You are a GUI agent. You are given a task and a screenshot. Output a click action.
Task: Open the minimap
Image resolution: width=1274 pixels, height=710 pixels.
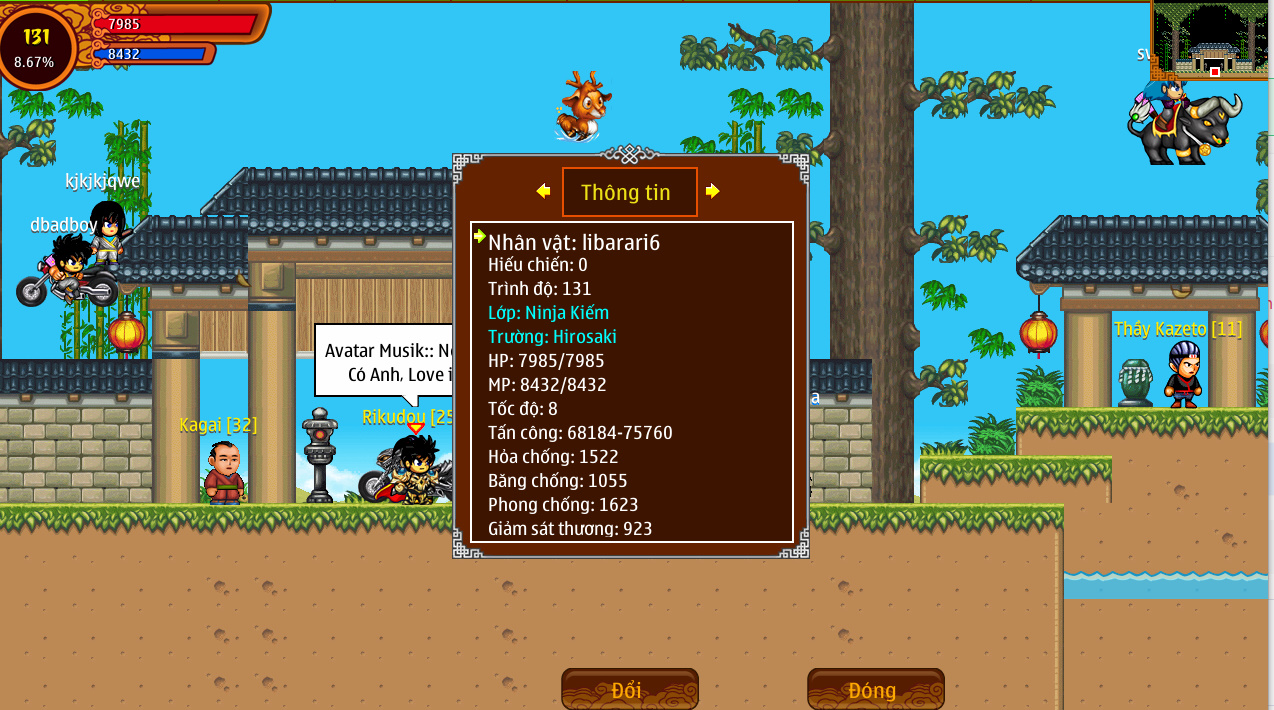[1210, 40]
